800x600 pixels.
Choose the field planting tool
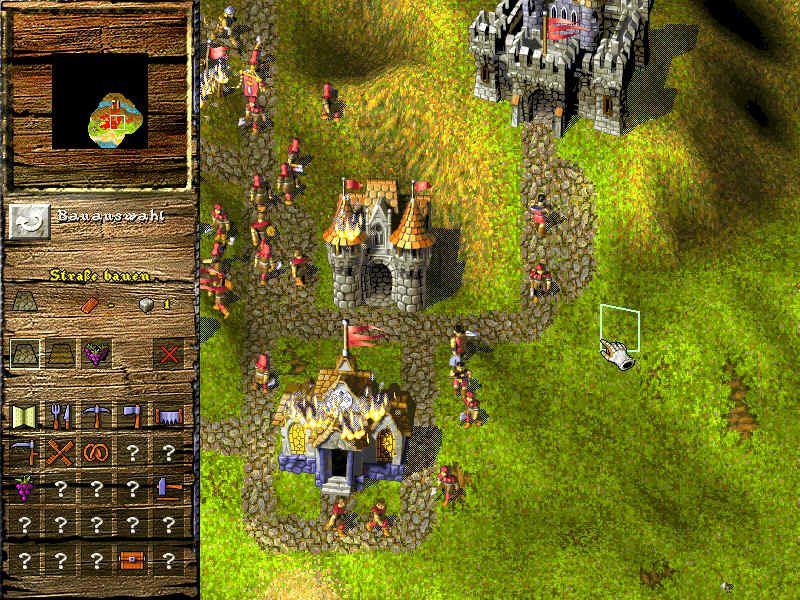(x=61, y=352)
